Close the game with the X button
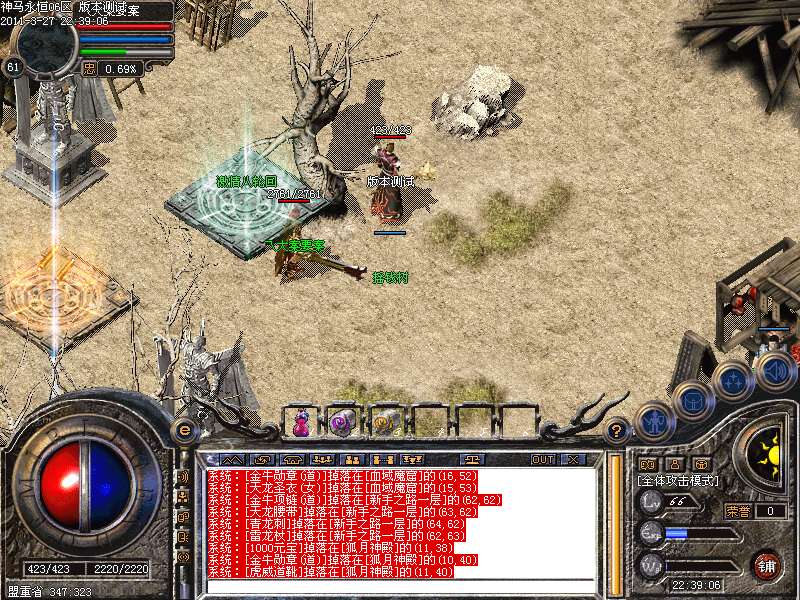800x600 pixels. pyautogui.click(x=572, y=459)
